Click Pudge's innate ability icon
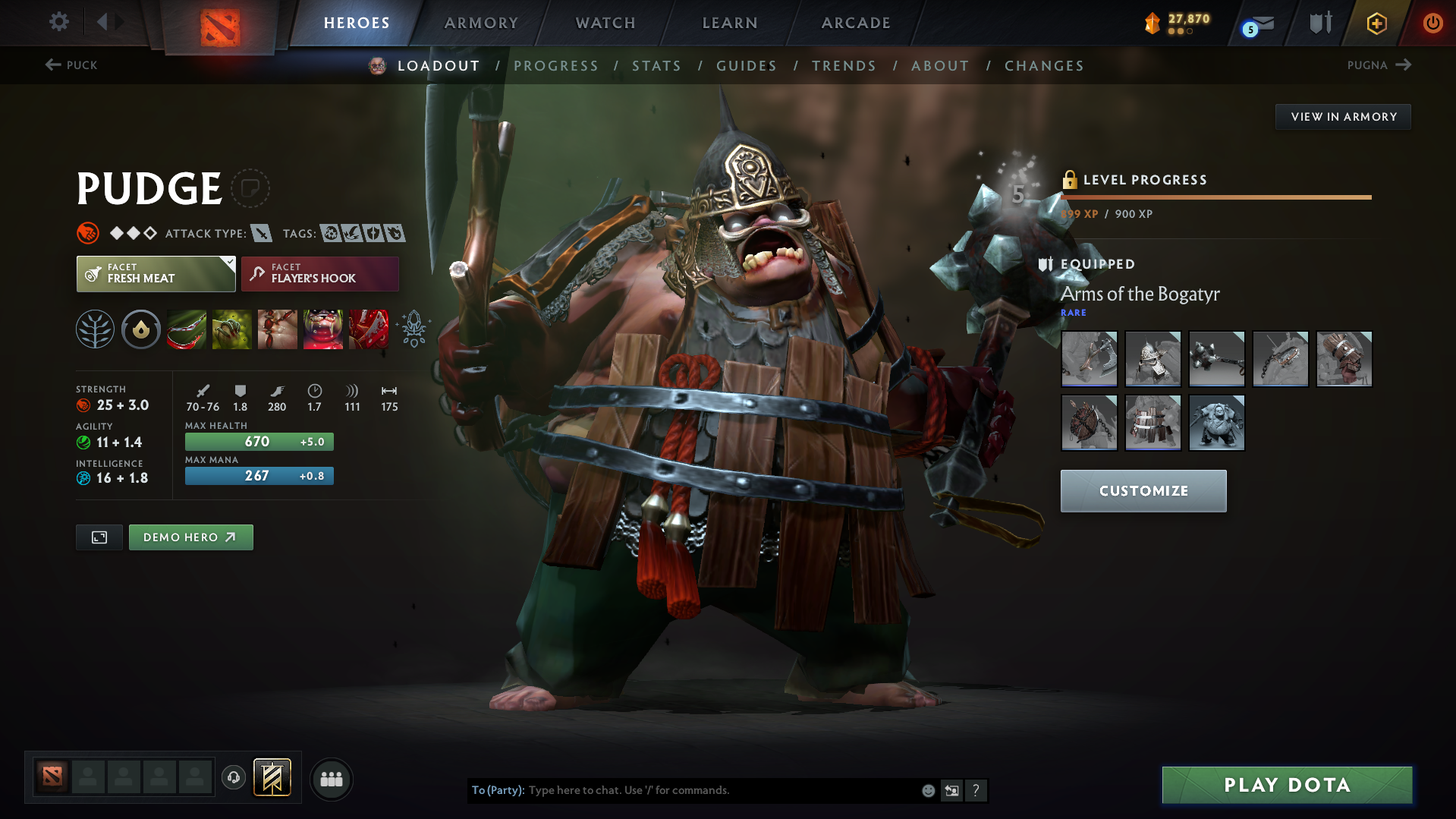The width and height of the screenshot is (1456, 819). pyautogui.click(x=140, y=329)
